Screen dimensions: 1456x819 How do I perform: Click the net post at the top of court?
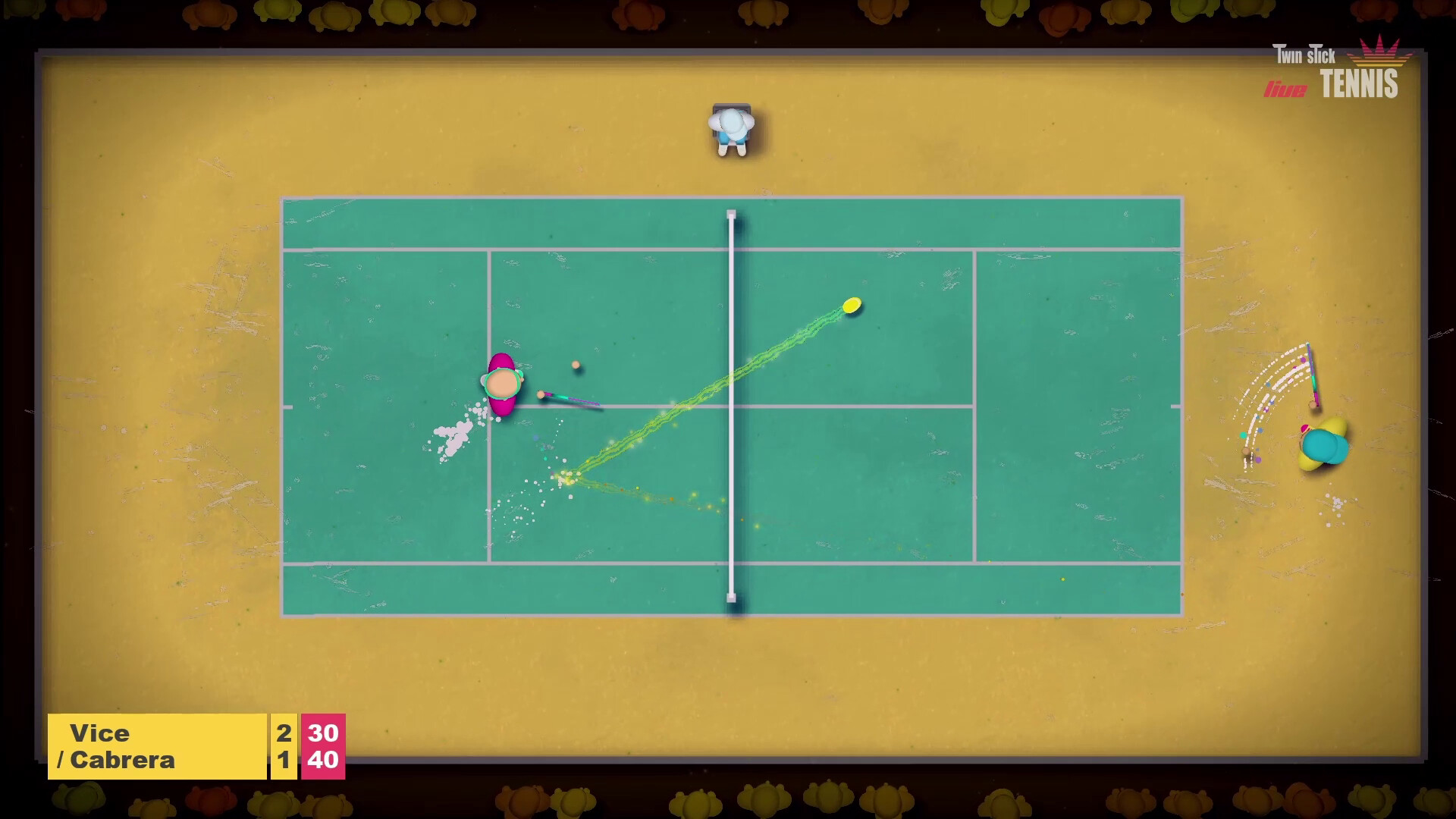pos(730,215)
